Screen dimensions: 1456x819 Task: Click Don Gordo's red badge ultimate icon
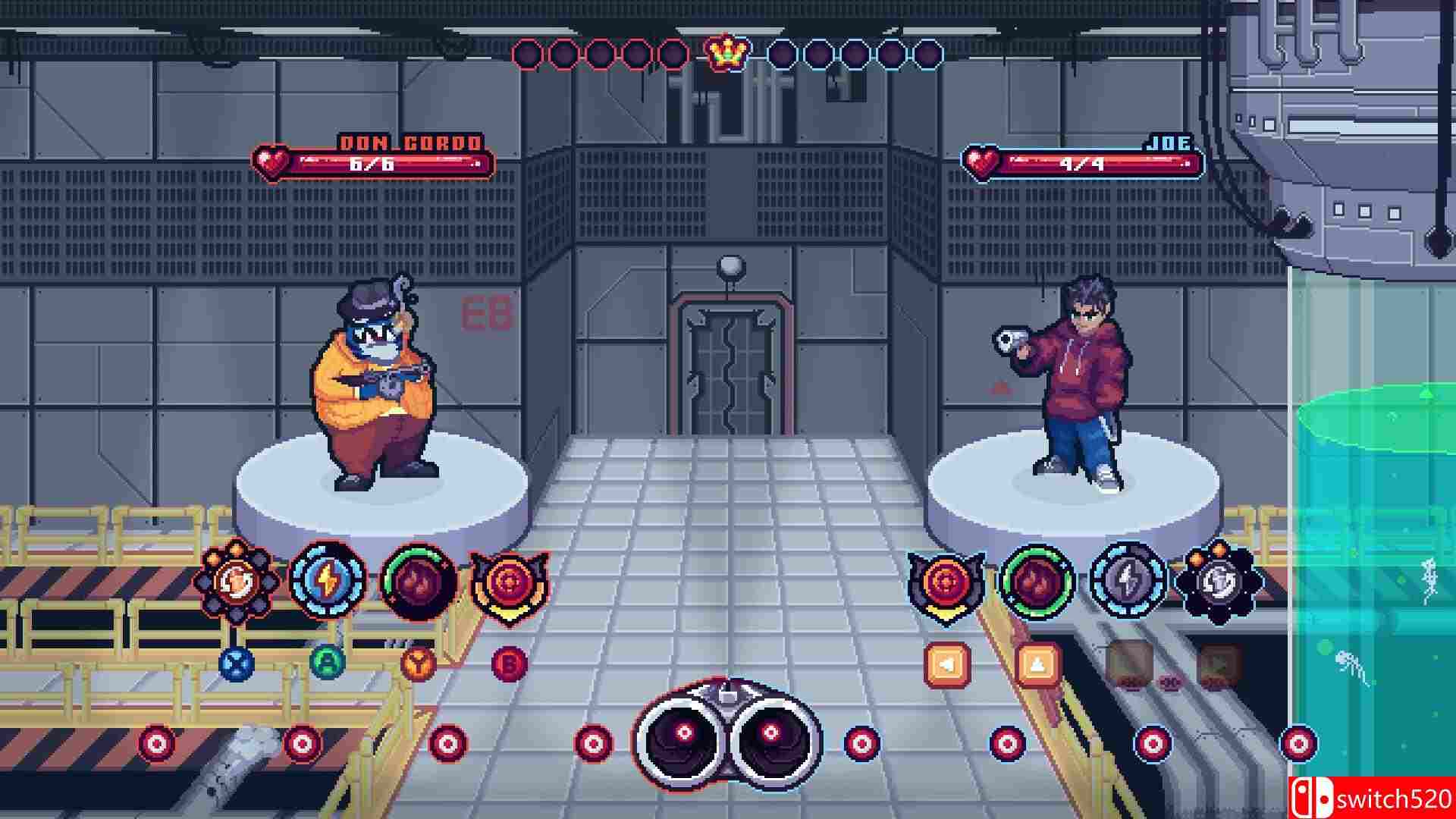507,580
